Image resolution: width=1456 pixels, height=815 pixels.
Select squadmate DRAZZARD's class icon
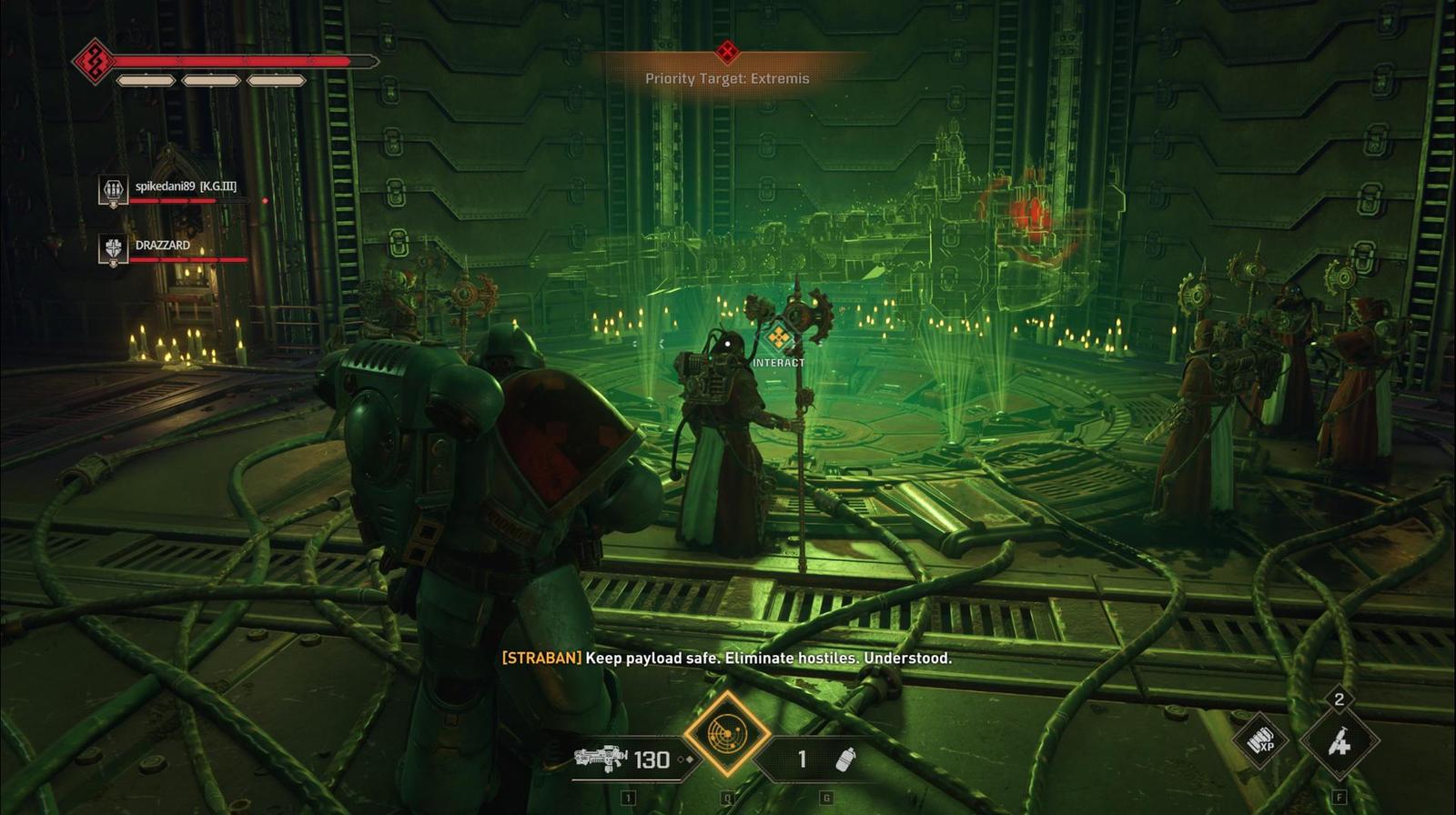113,249
